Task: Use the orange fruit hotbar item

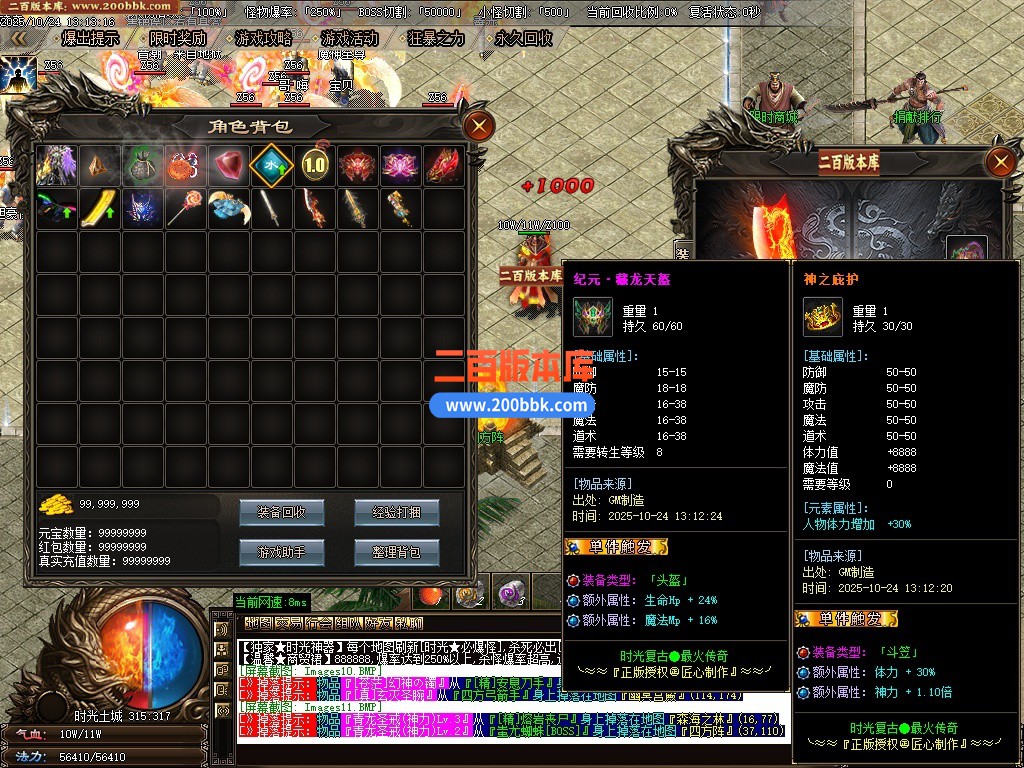Action: click(x=431, y=595)
